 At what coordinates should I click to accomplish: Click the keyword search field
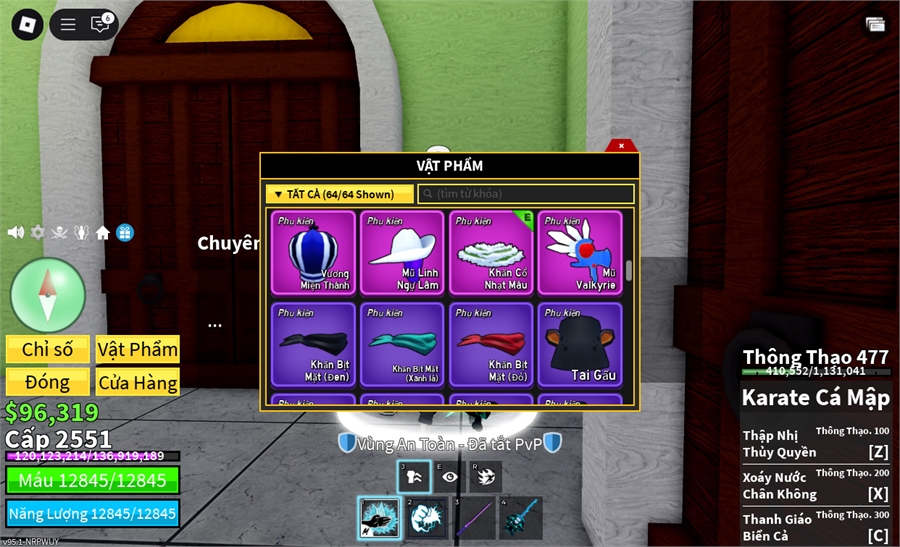tap(526, 194)
